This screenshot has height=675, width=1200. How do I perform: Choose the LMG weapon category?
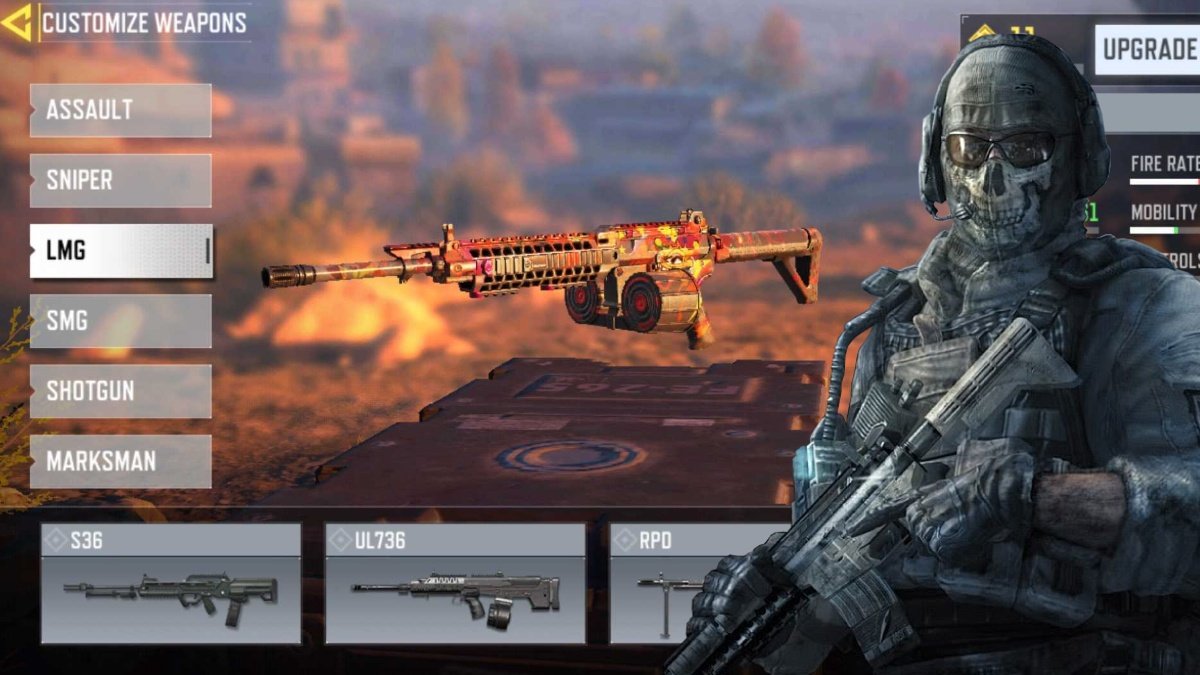click(120, 251)
